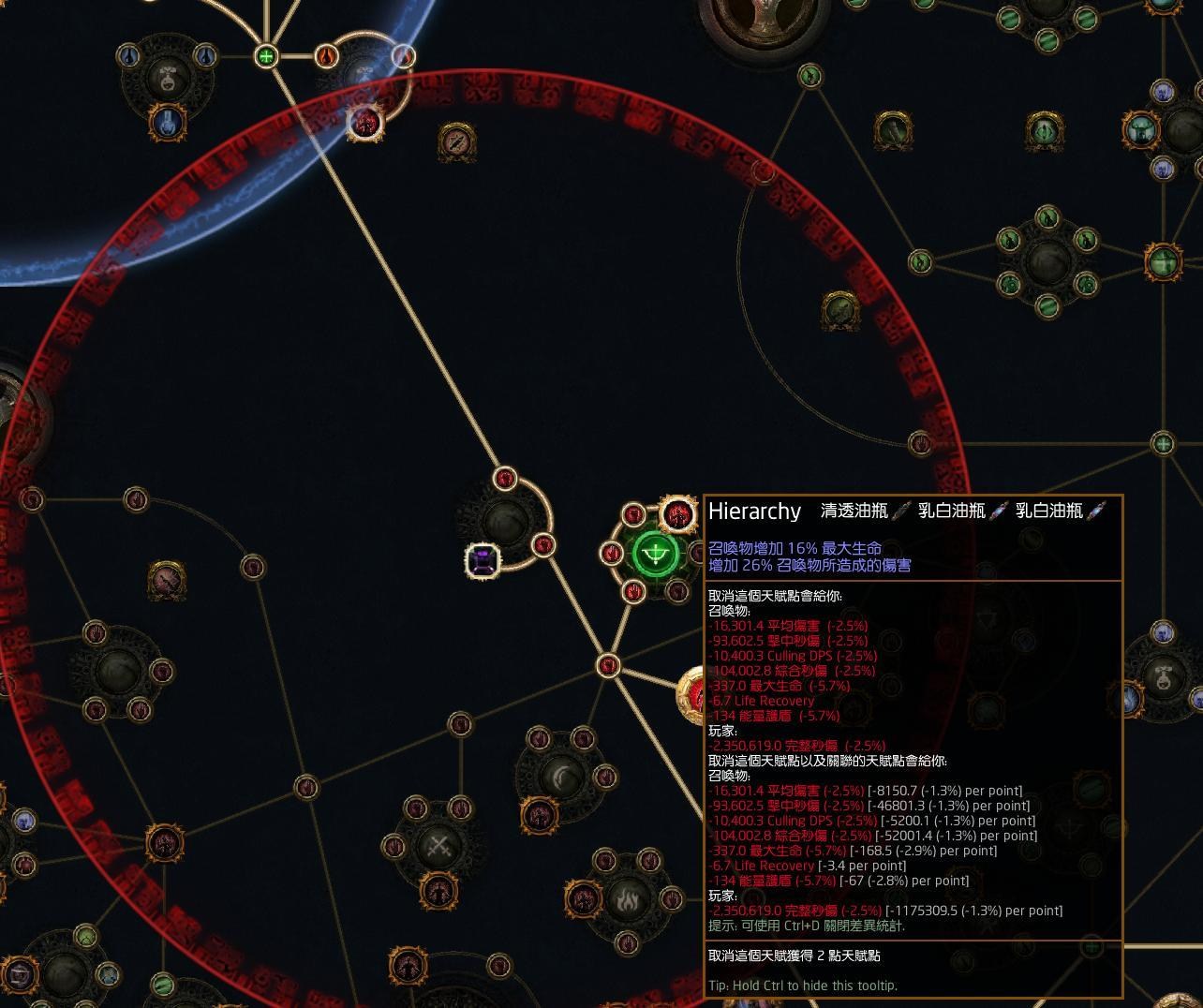This screenshot has height=1008, width=1203.
Task: Select the allocated Hierarchy notable node
Action: (x=656, y=553)
